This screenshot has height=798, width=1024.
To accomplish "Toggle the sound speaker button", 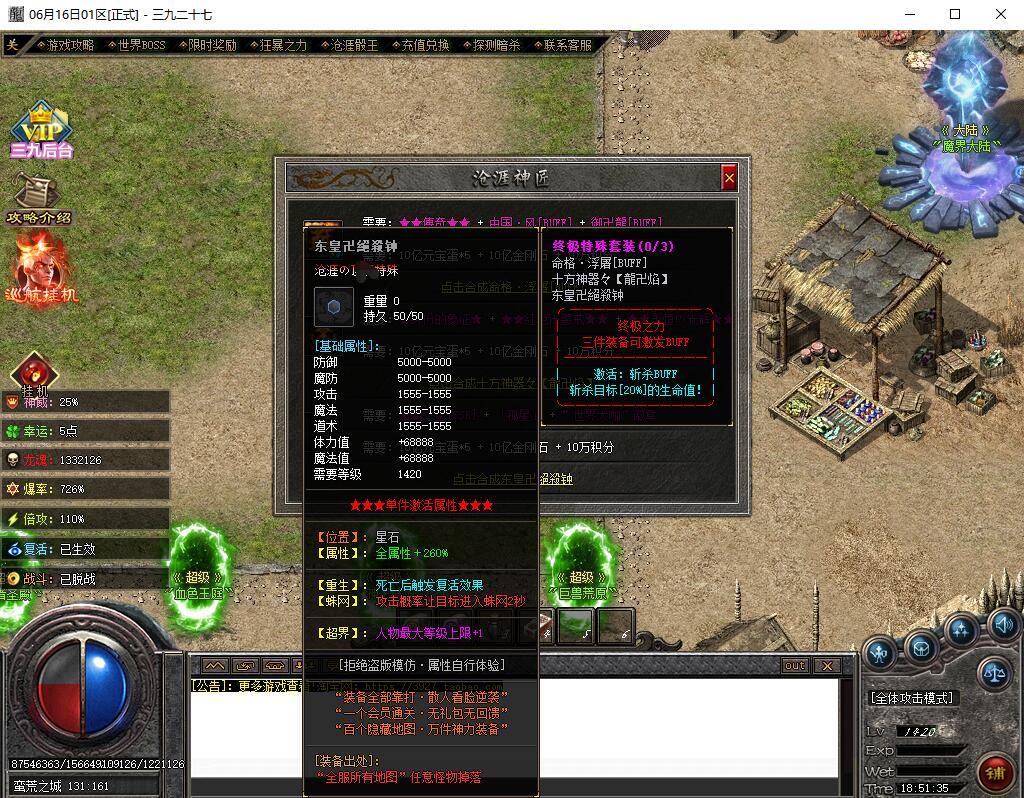I will (1003, 626).
